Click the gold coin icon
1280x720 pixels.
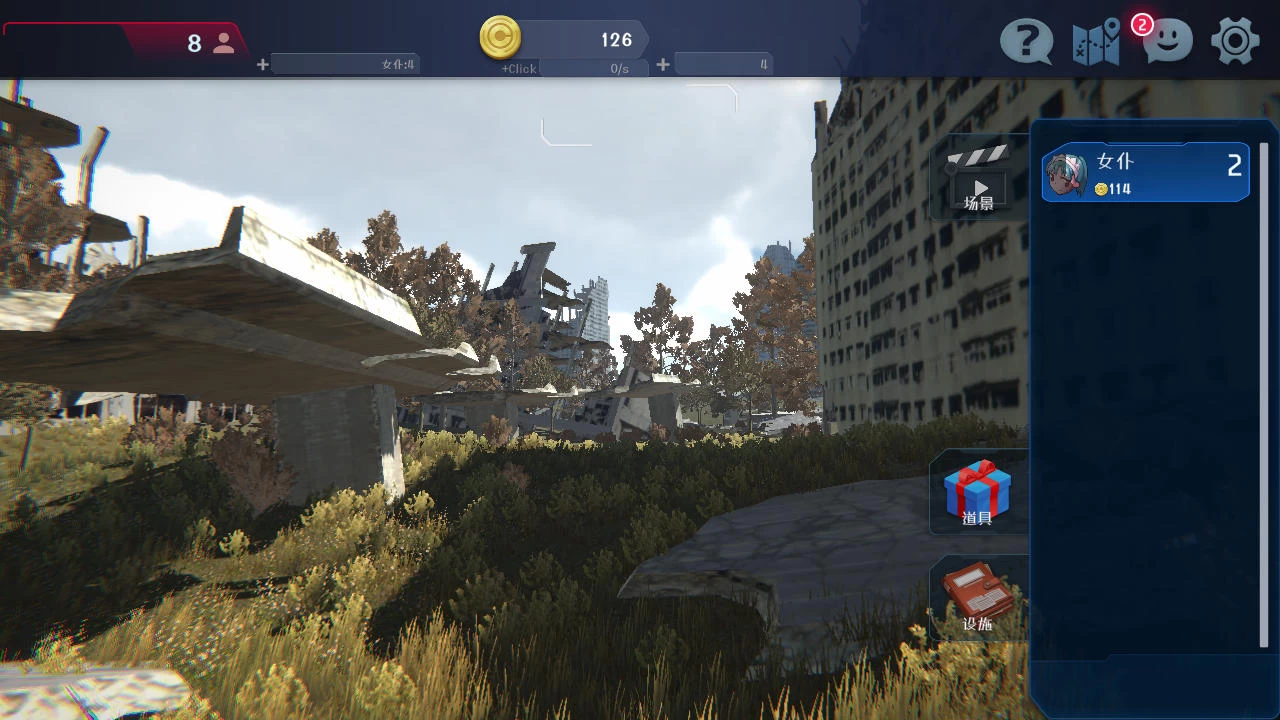(500, 38)
